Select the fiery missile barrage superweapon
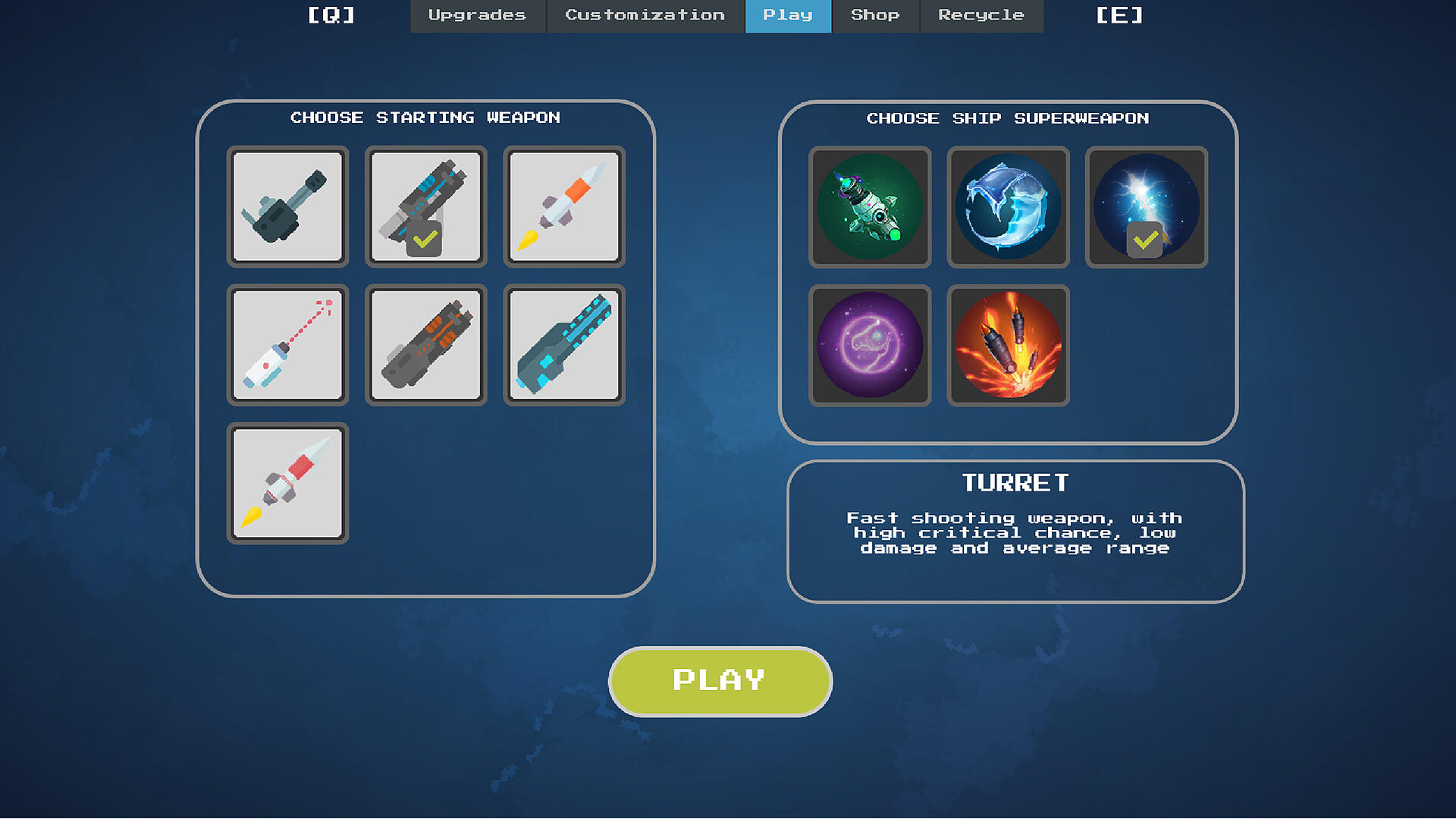1456x819 pixels. click(x=1008, y=345)
